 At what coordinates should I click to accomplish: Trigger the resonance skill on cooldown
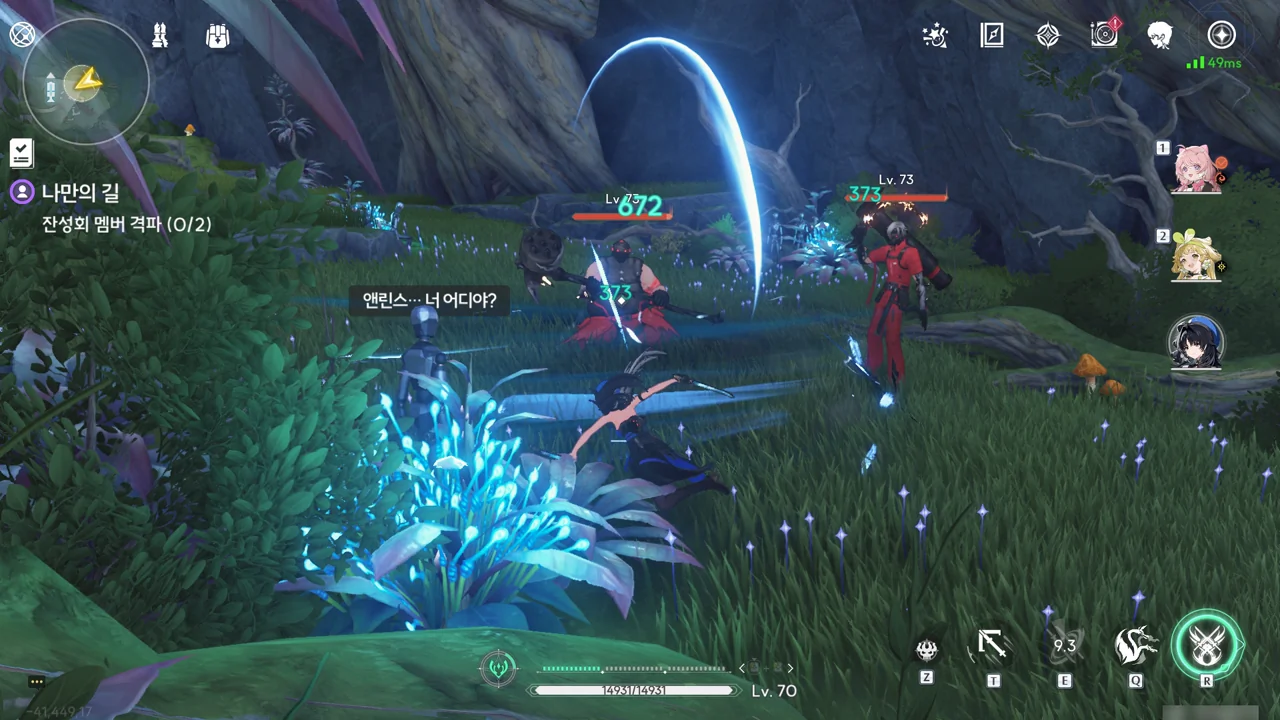1064,646
